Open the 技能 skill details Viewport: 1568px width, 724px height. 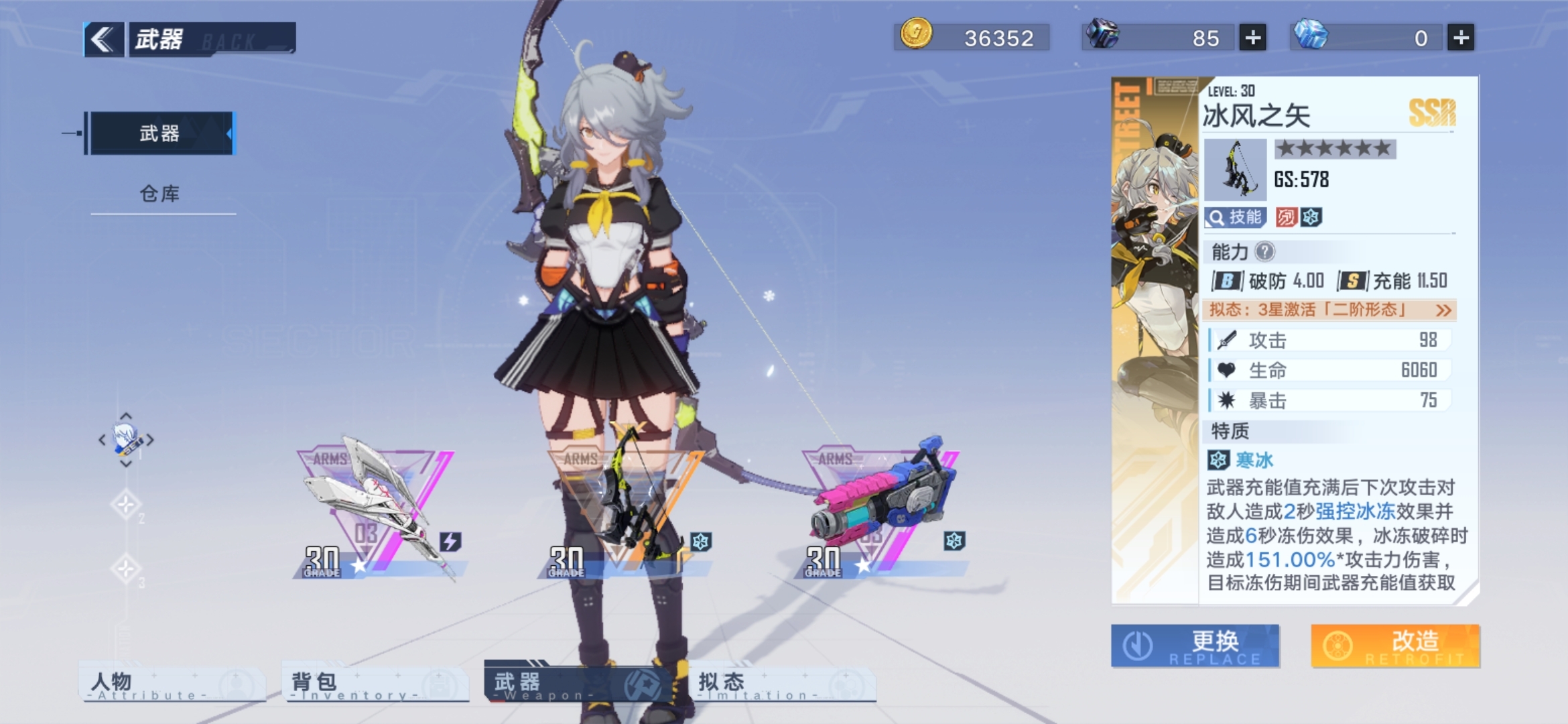click(x=1234, y=217)
